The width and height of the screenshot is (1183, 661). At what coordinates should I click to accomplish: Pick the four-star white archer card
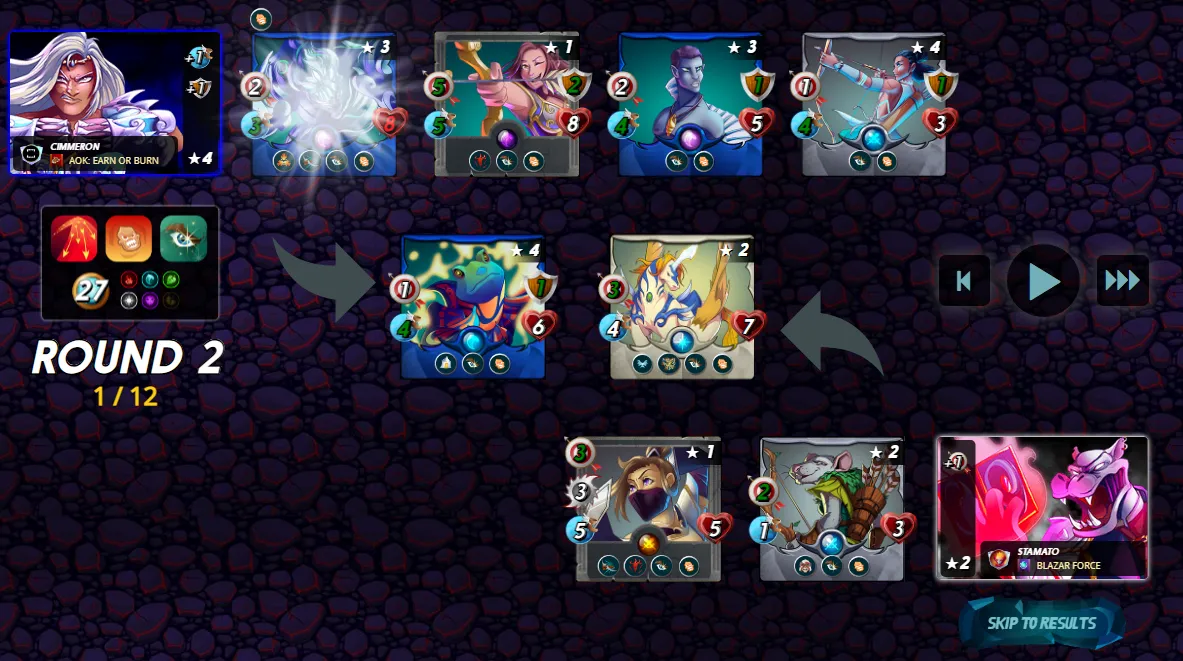pyautogui.click(x=874, y=104)
